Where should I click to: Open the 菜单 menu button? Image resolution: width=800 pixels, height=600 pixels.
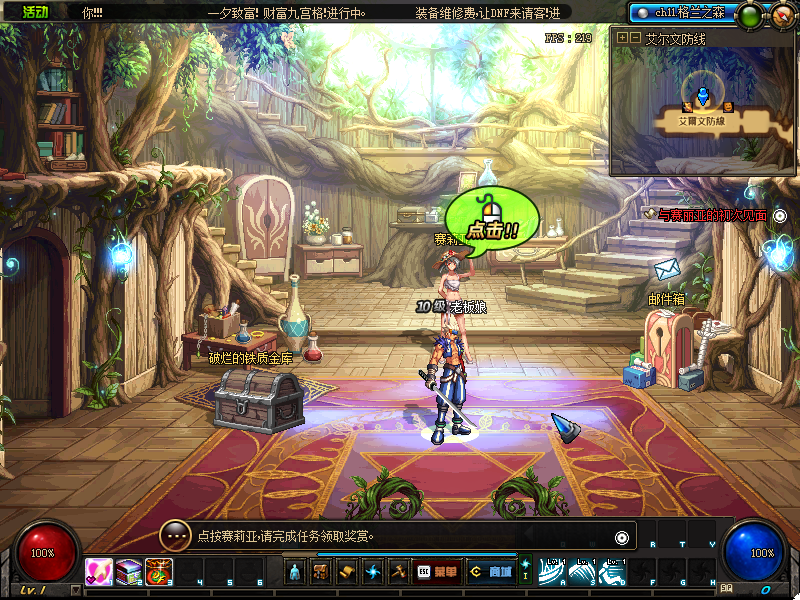[438, 572]
